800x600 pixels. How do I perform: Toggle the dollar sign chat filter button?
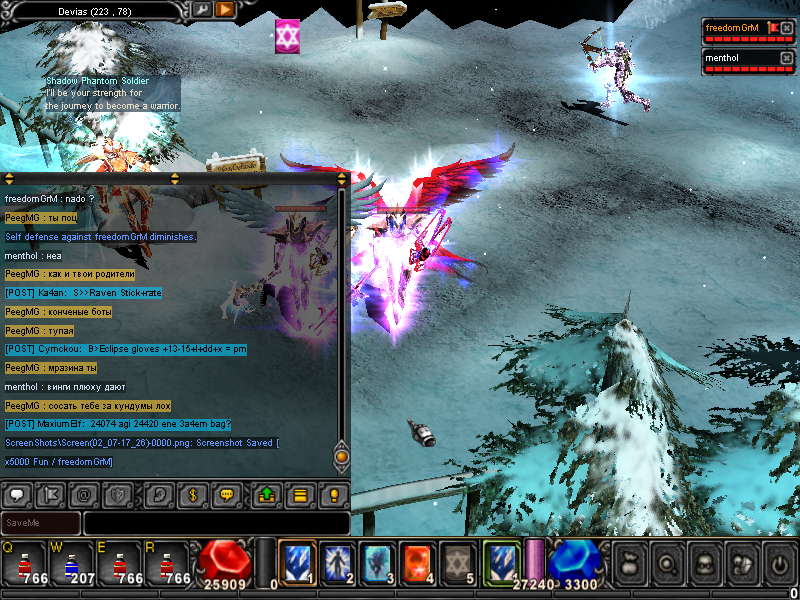coord(192,494)
